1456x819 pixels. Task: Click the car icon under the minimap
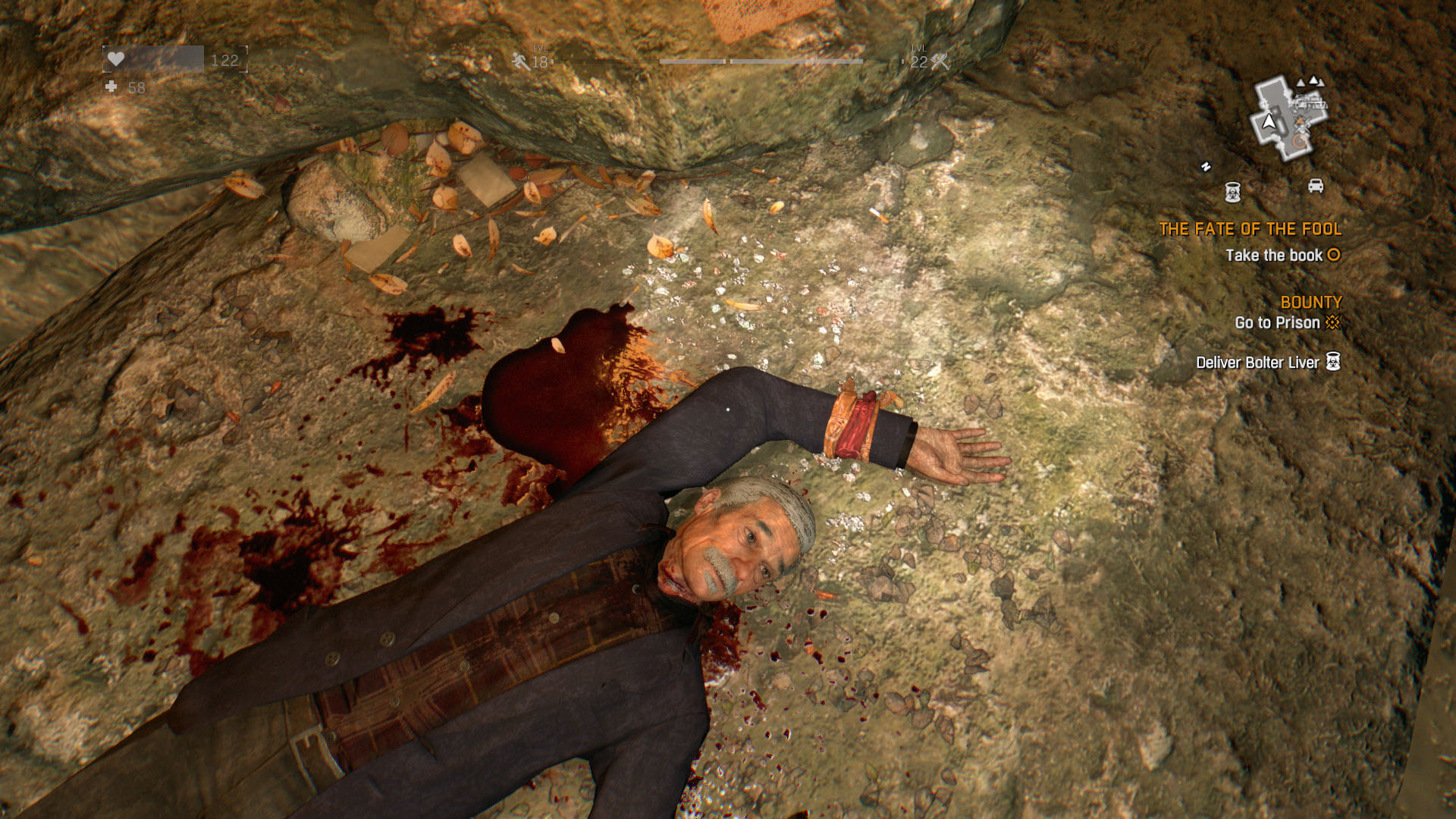pos(1316,186)
